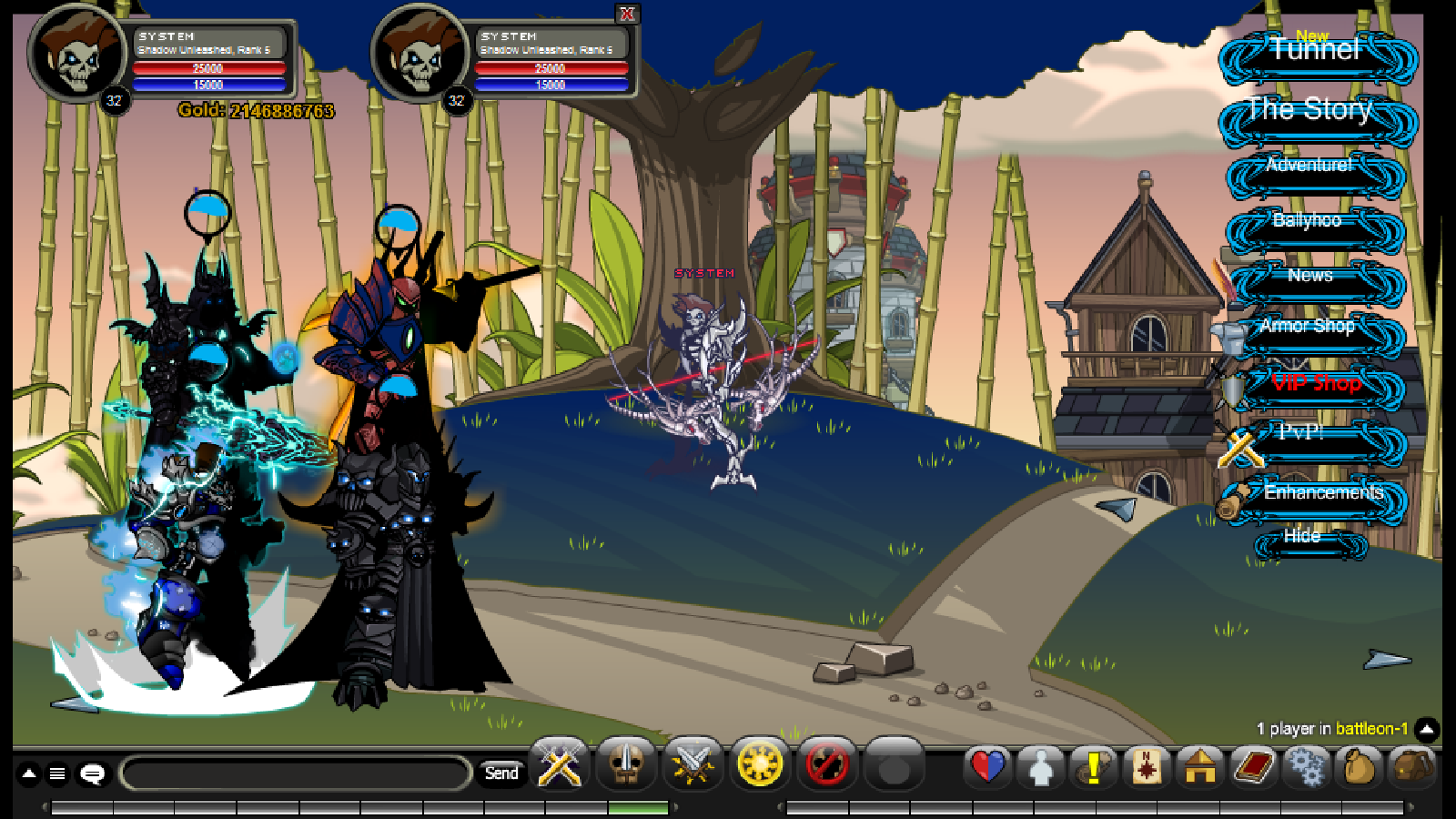This screenshot has width=1456, height=819.
Task: Expand the chat panel arrow
Action: 27,774
